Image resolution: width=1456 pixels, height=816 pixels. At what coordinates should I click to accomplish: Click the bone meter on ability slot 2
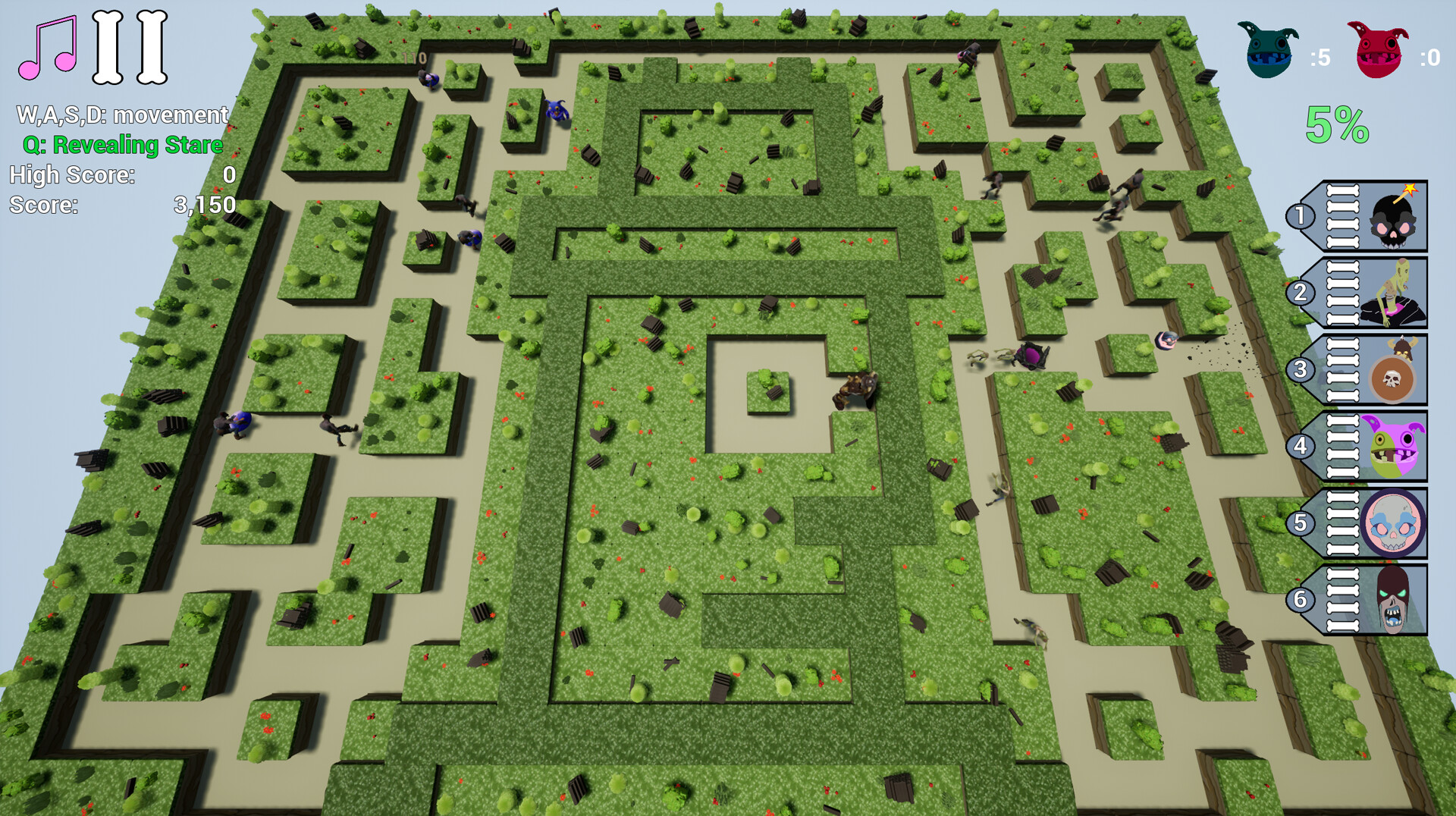[1342, 294]
